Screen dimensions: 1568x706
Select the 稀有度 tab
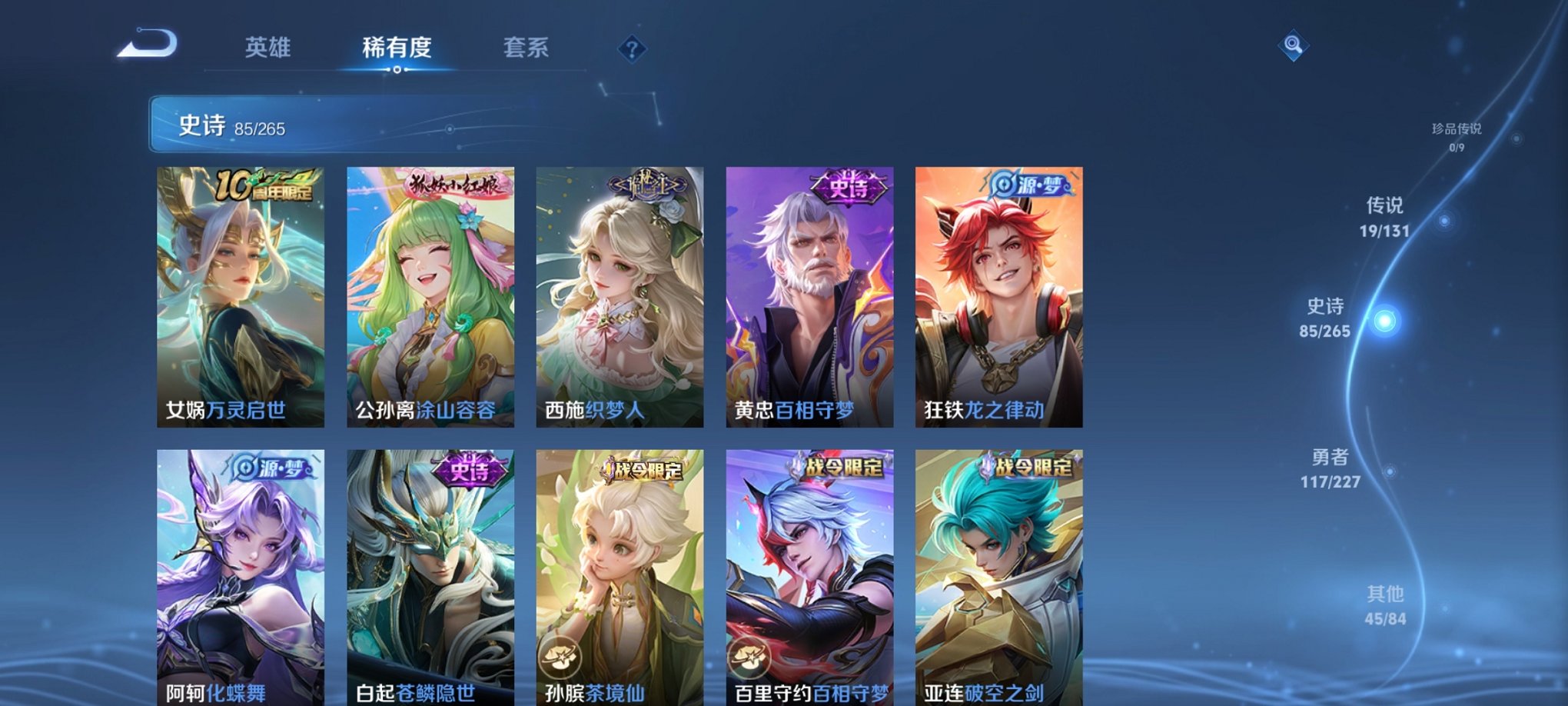(397, 48)
